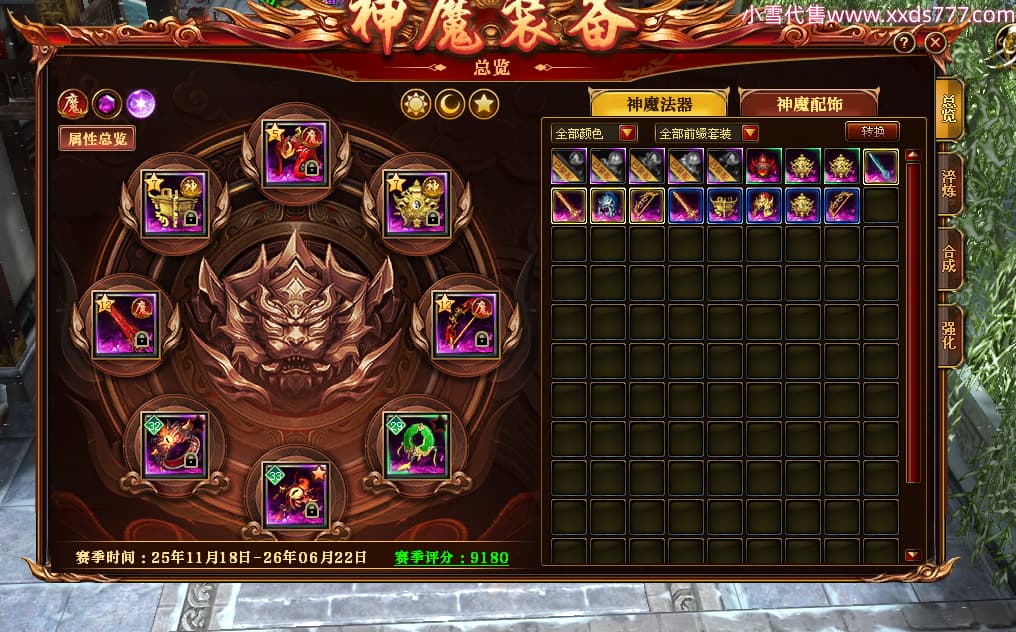The height and width of the screenshot is (632, 1016).
Task: Click the 转换 convert button
Action: pos(872,132)
